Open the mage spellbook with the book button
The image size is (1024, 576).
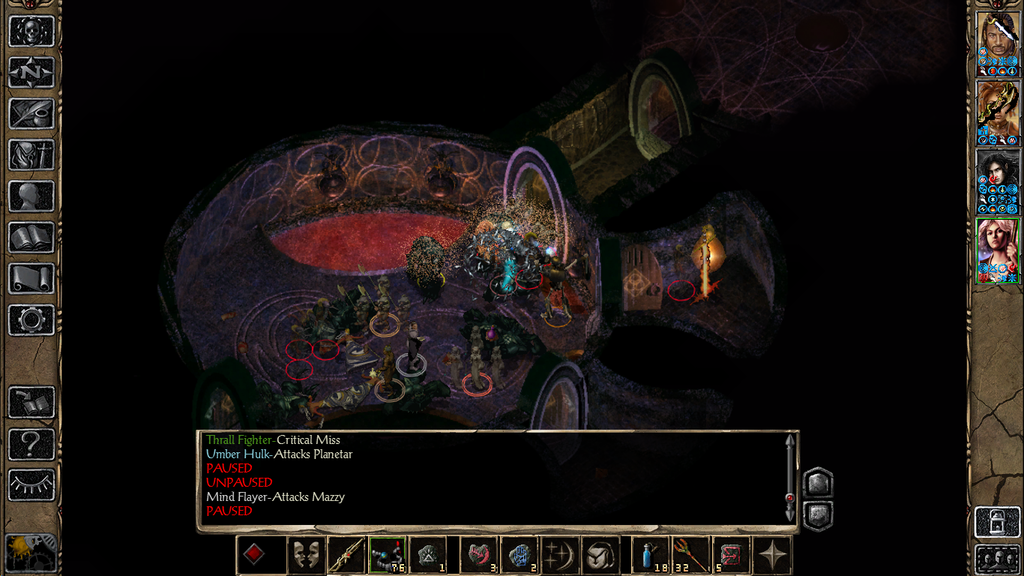click(31, 237)
